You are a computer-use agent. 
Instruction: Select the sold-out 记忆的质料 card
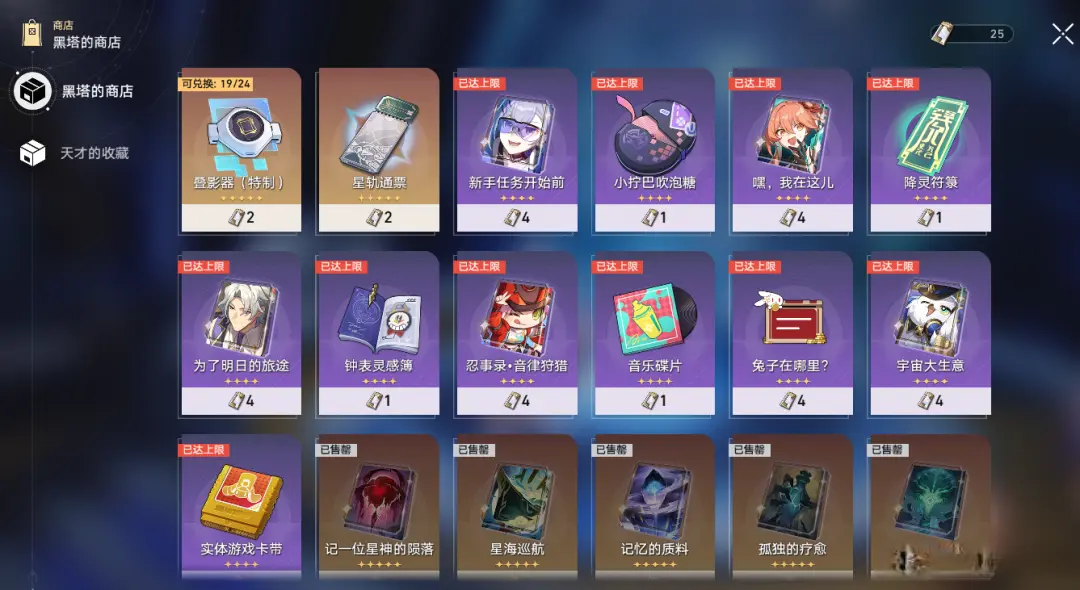click(x=654, y=507)
